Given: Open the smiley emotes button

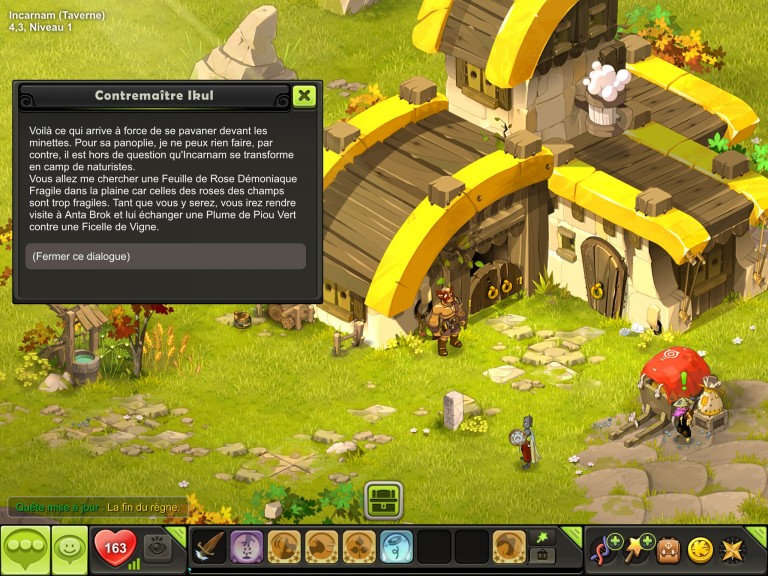Looking at the screenshot, I should (x=69, y=549).
